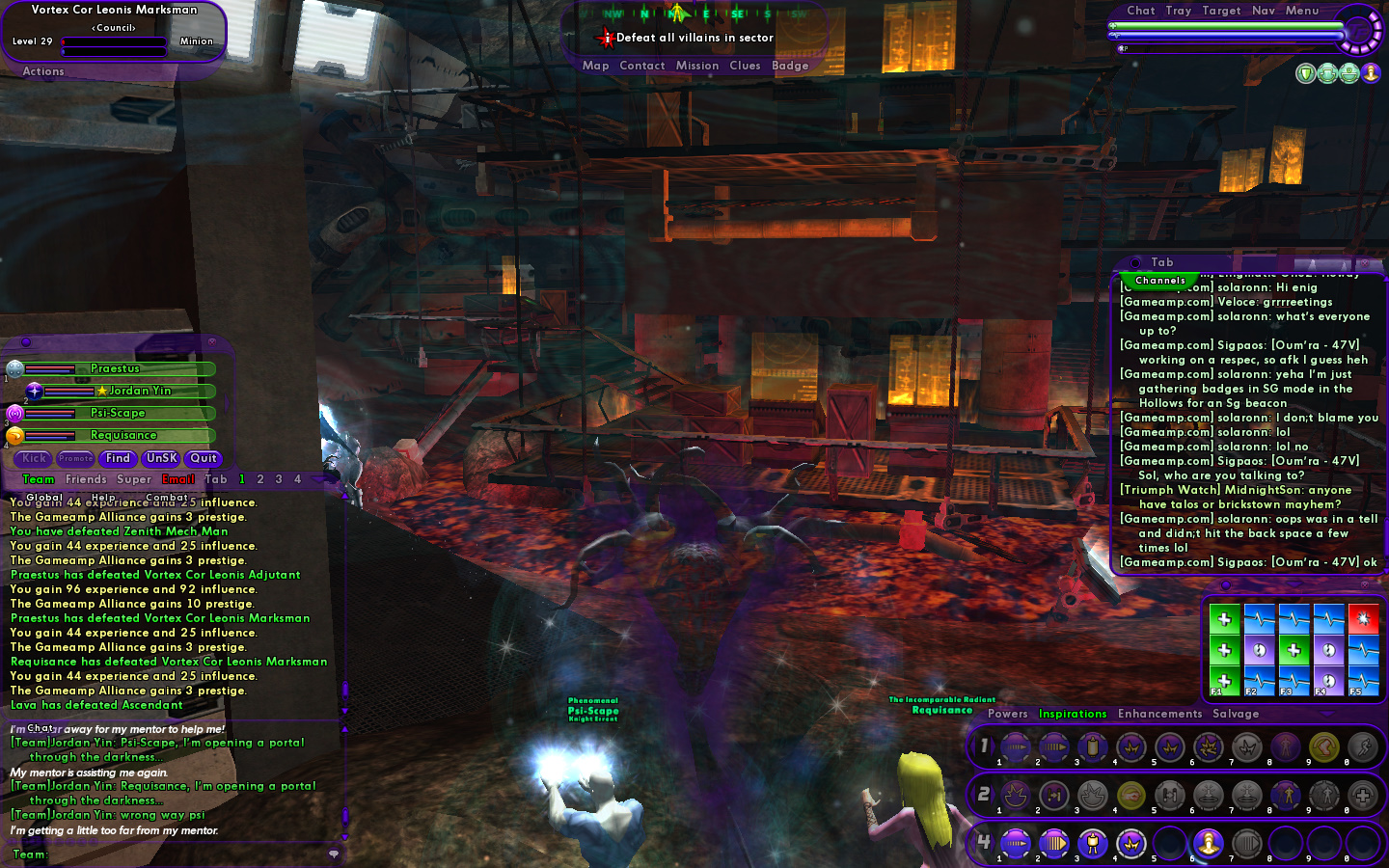Kick selected team member
This screenshot has height=868, width=1389.
click(35, 459)
